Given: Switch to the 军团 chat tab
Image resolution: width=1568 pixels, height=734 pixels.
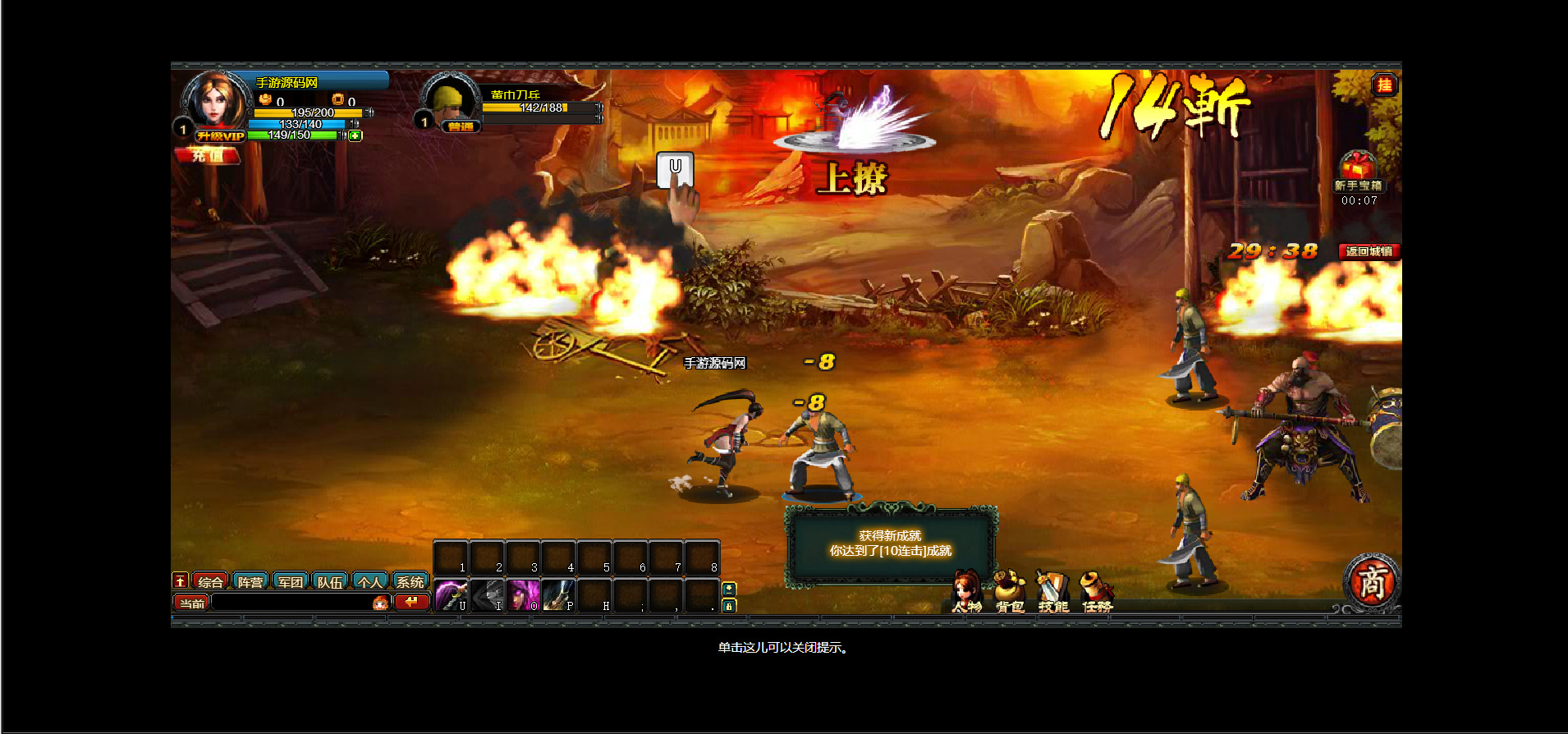Looking at the screenshot, I should 290,582.
